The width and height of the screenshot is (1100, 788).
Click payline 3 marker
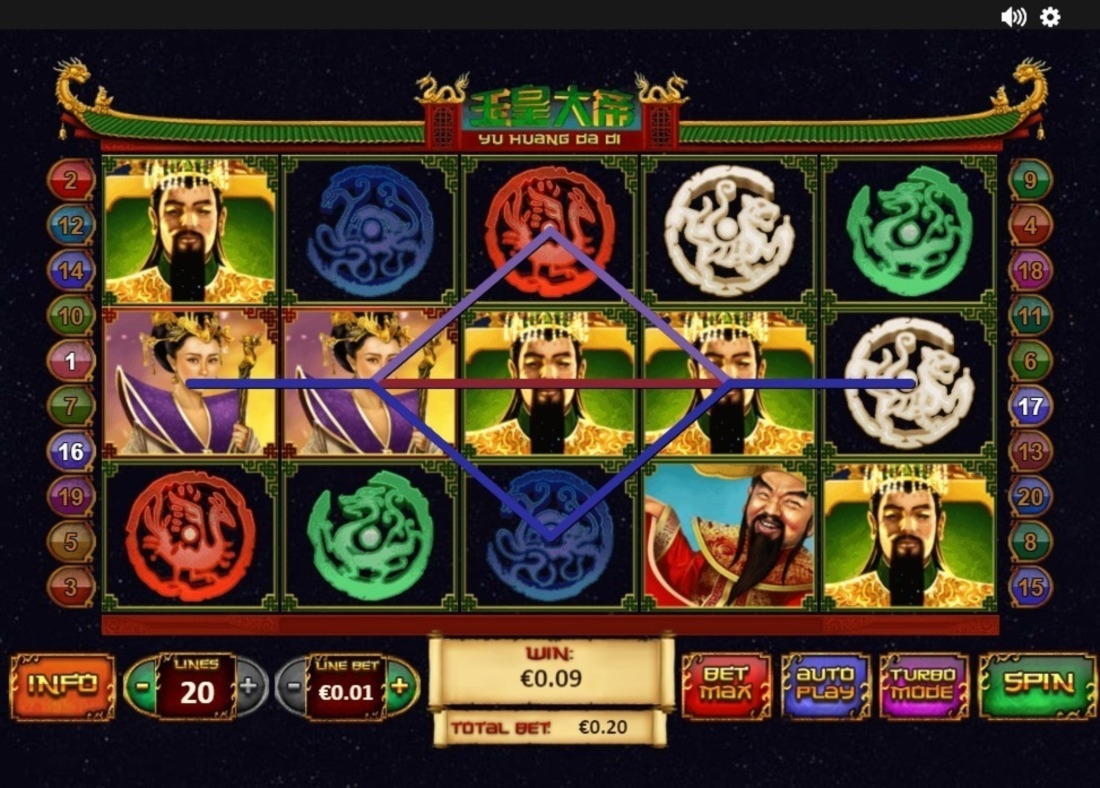point(71,586)
